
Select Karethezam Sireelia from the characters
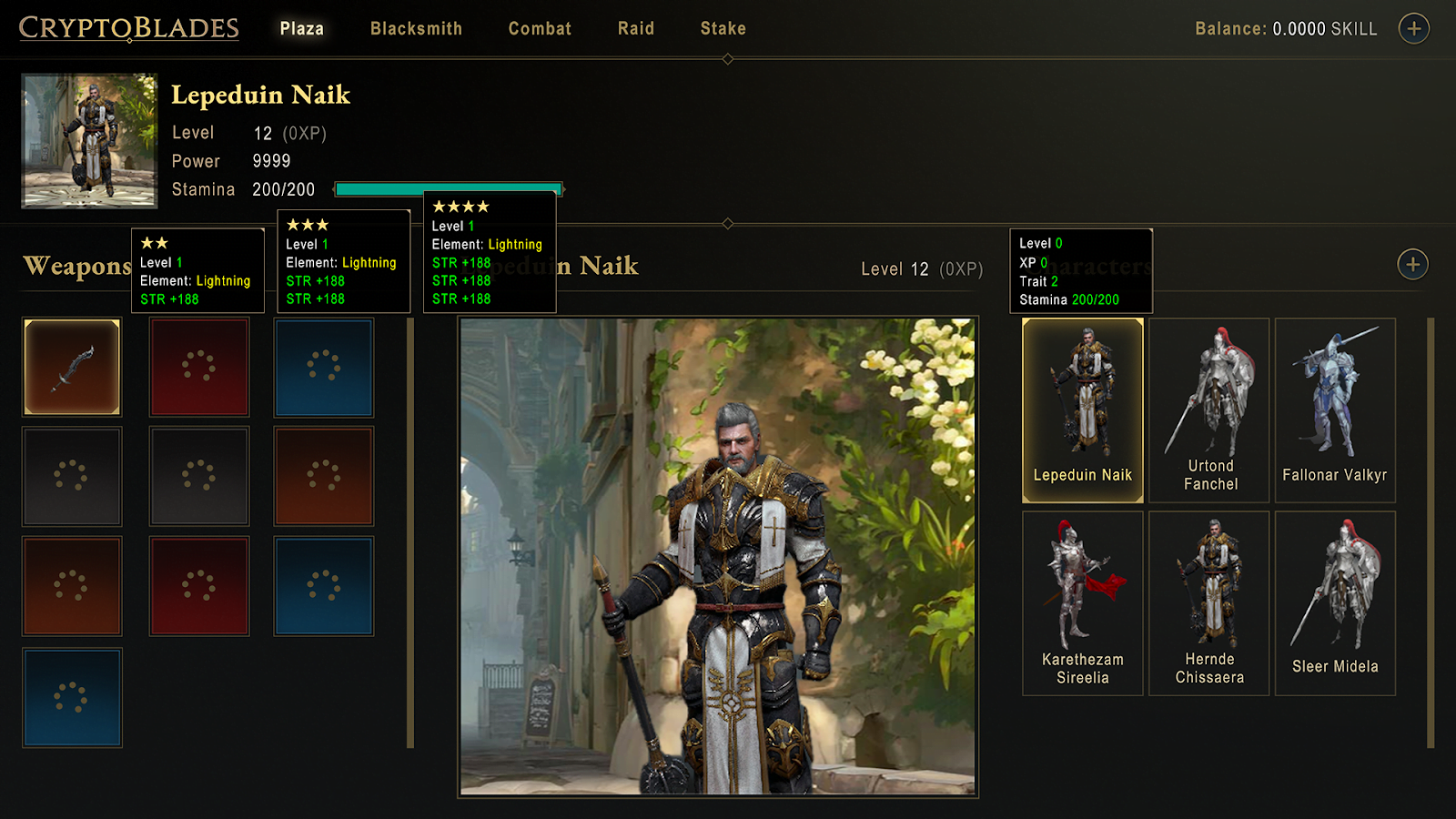[x=1082, y=603]
